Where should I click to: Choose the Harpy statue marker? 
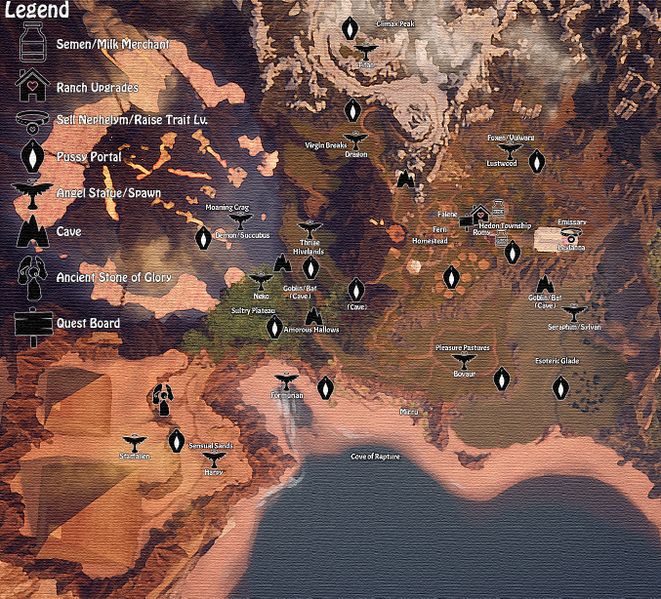pos(213,457)
